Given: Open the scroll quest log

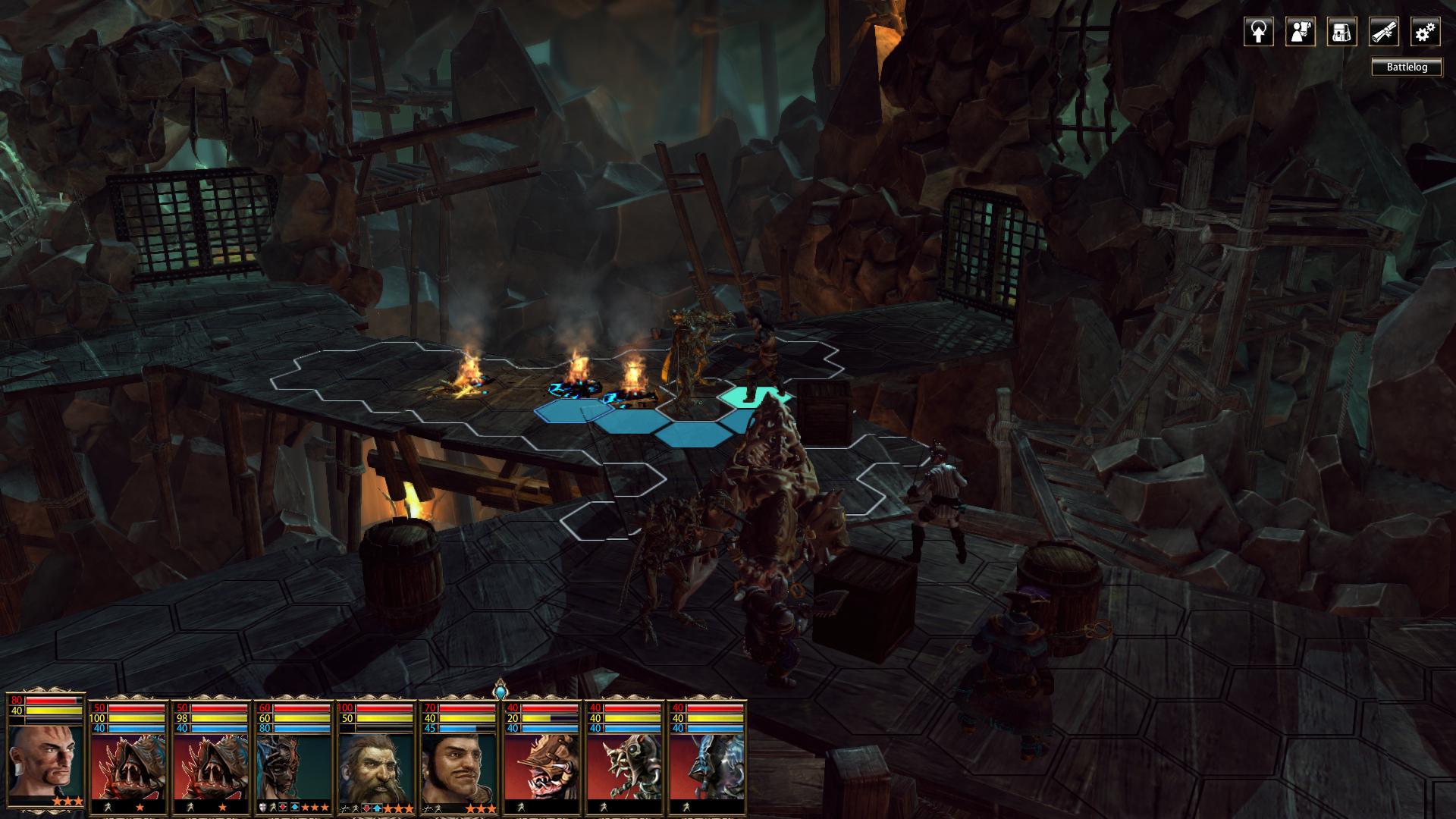Looking at the screenshot, I should [x=1383, y=33].
